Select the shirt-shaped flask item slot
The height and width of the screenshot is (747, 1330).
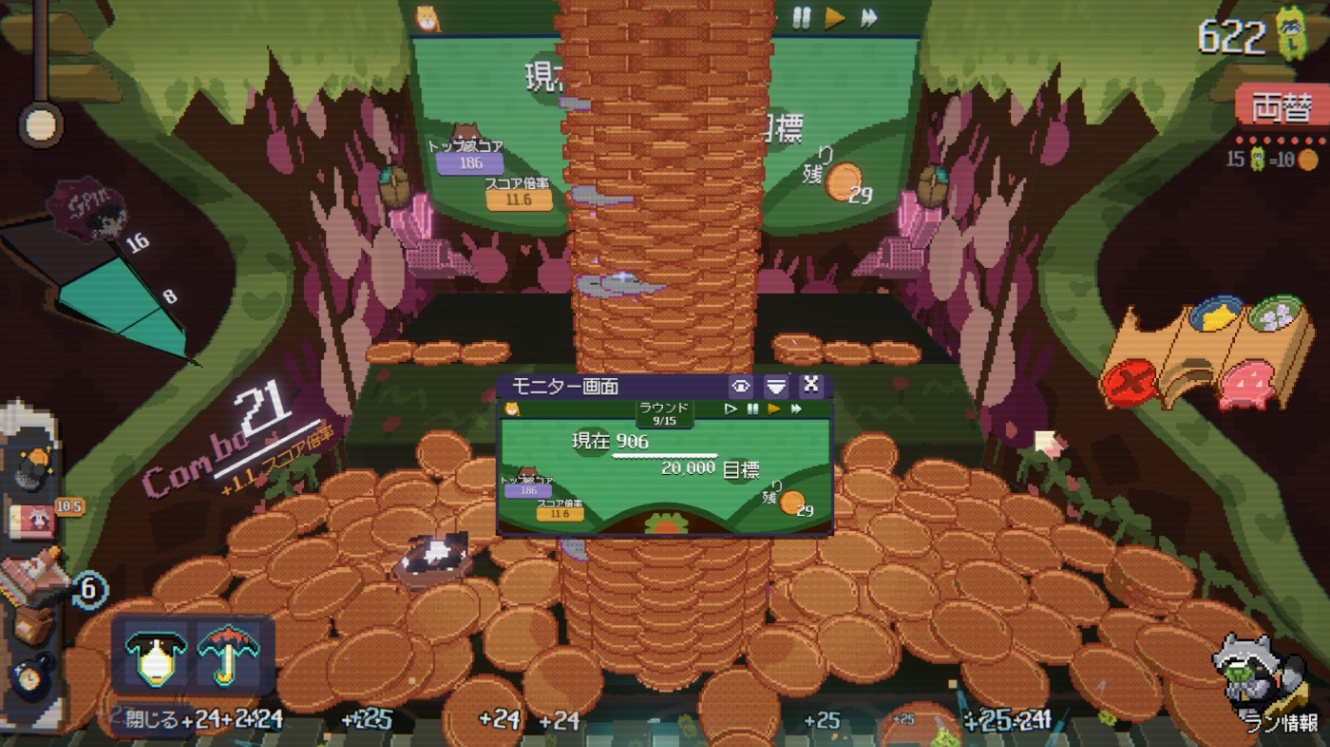coord(156,653)
